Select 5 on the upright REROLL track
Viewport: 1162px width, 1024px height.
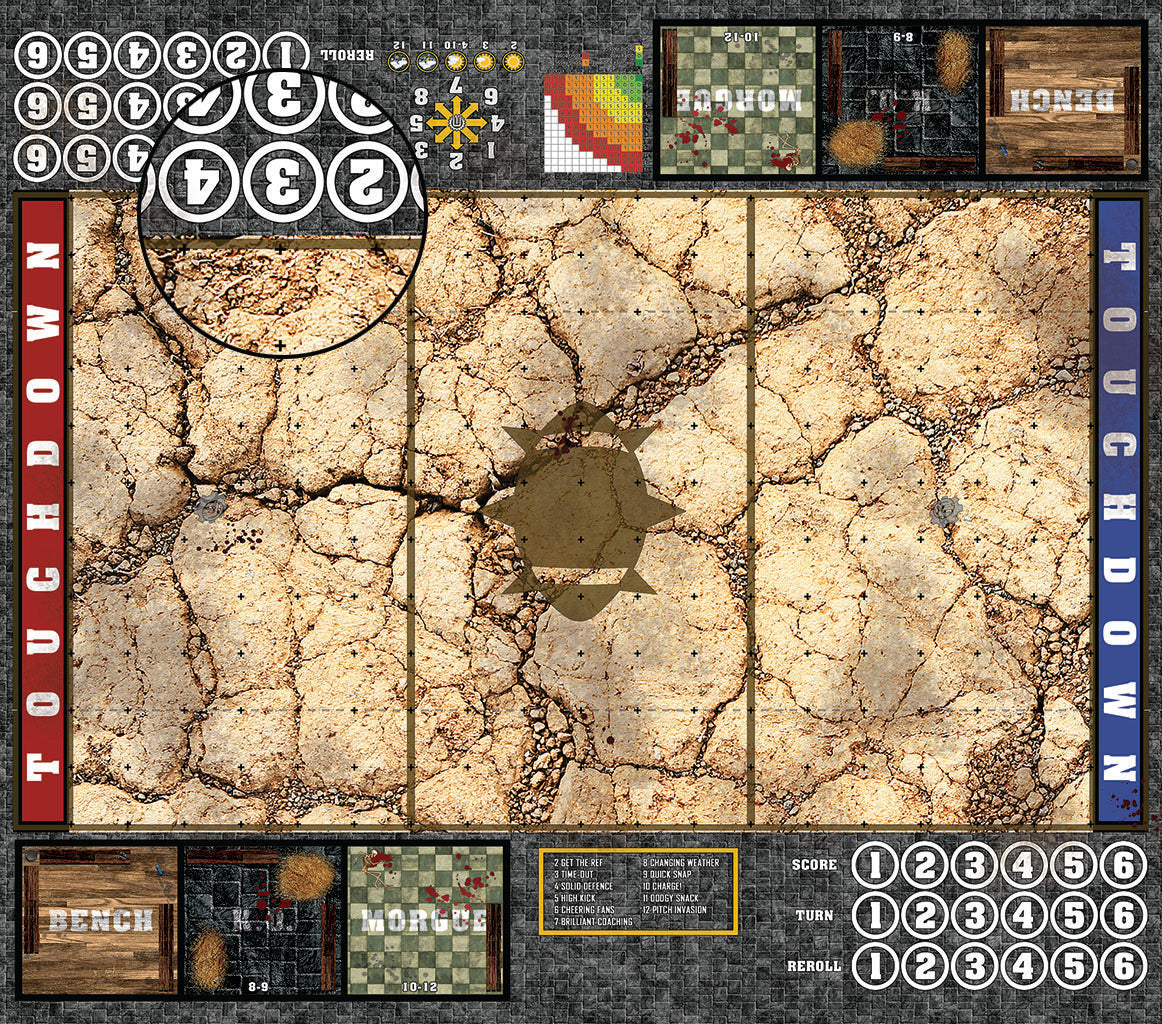(x=1074, y=966)
